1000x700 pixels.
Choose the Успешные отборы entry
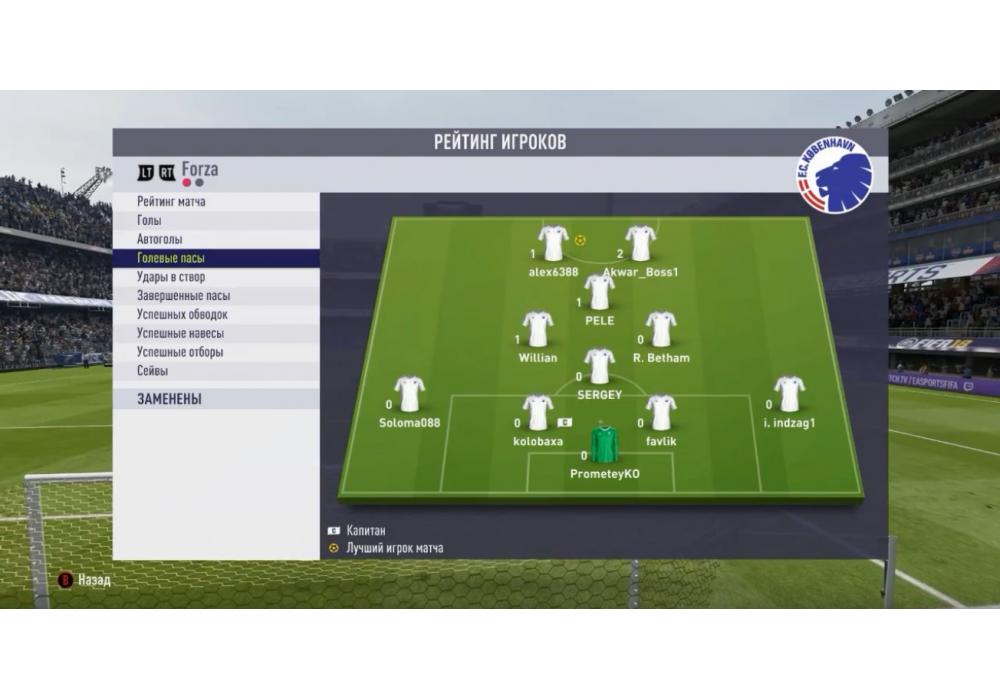tap(180, 353)
